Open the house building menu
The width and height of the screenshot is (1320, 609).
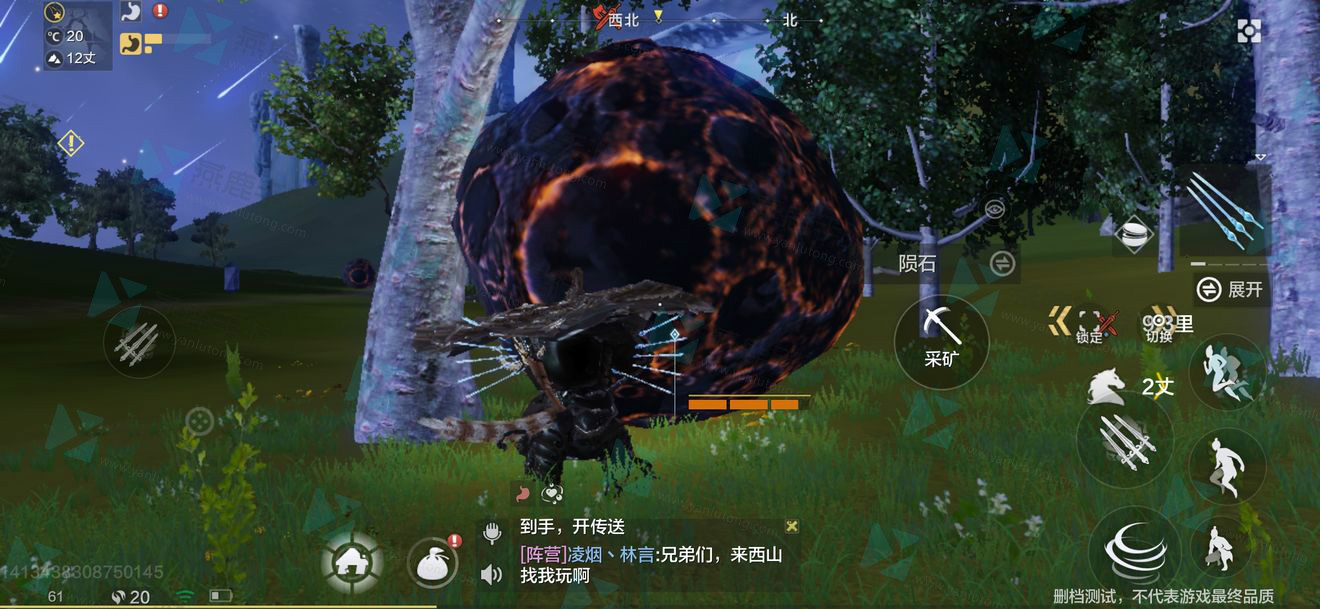pos(352,564)
